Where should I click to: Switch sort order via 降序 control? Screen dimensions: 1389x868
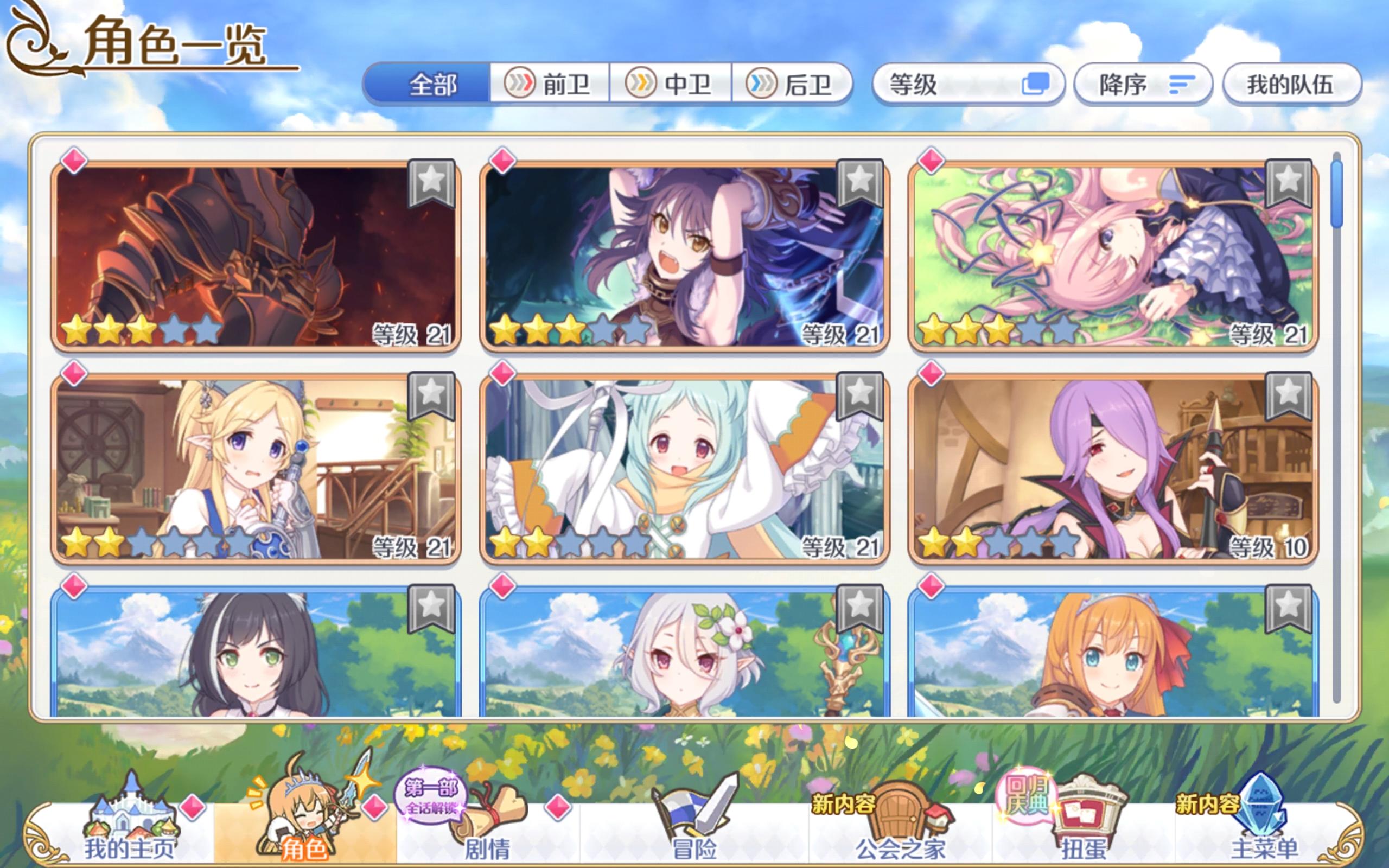click(x=1142, y=83)
